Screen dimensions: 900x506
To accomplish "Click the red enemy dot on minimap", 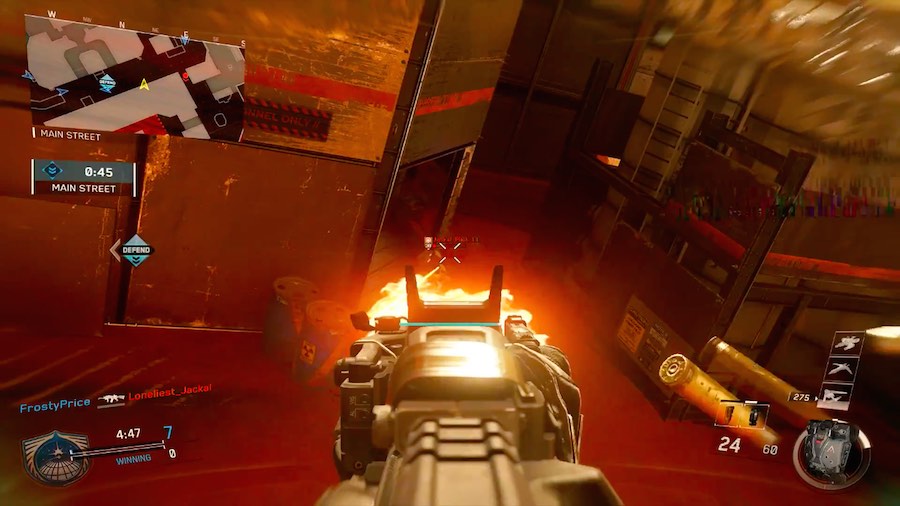I will (x=185, y=76).
